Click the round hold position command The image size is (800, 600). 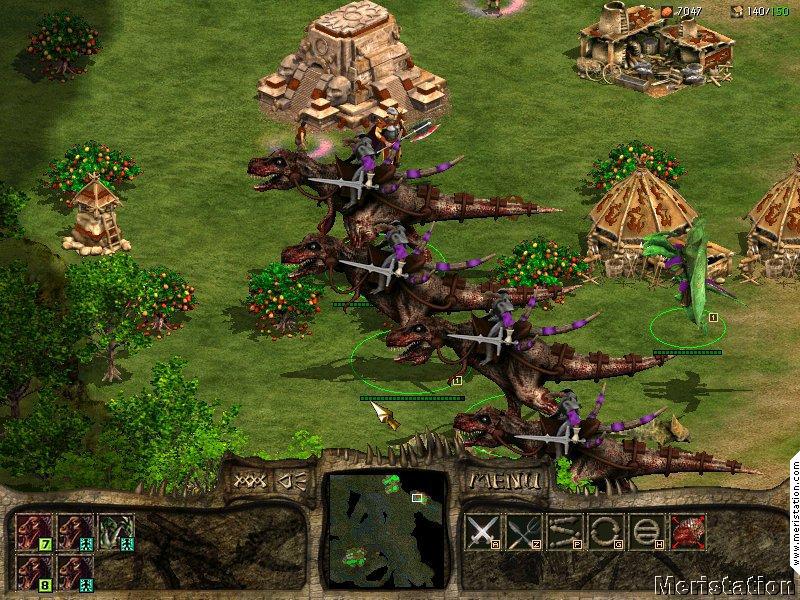tap(645, 531)
